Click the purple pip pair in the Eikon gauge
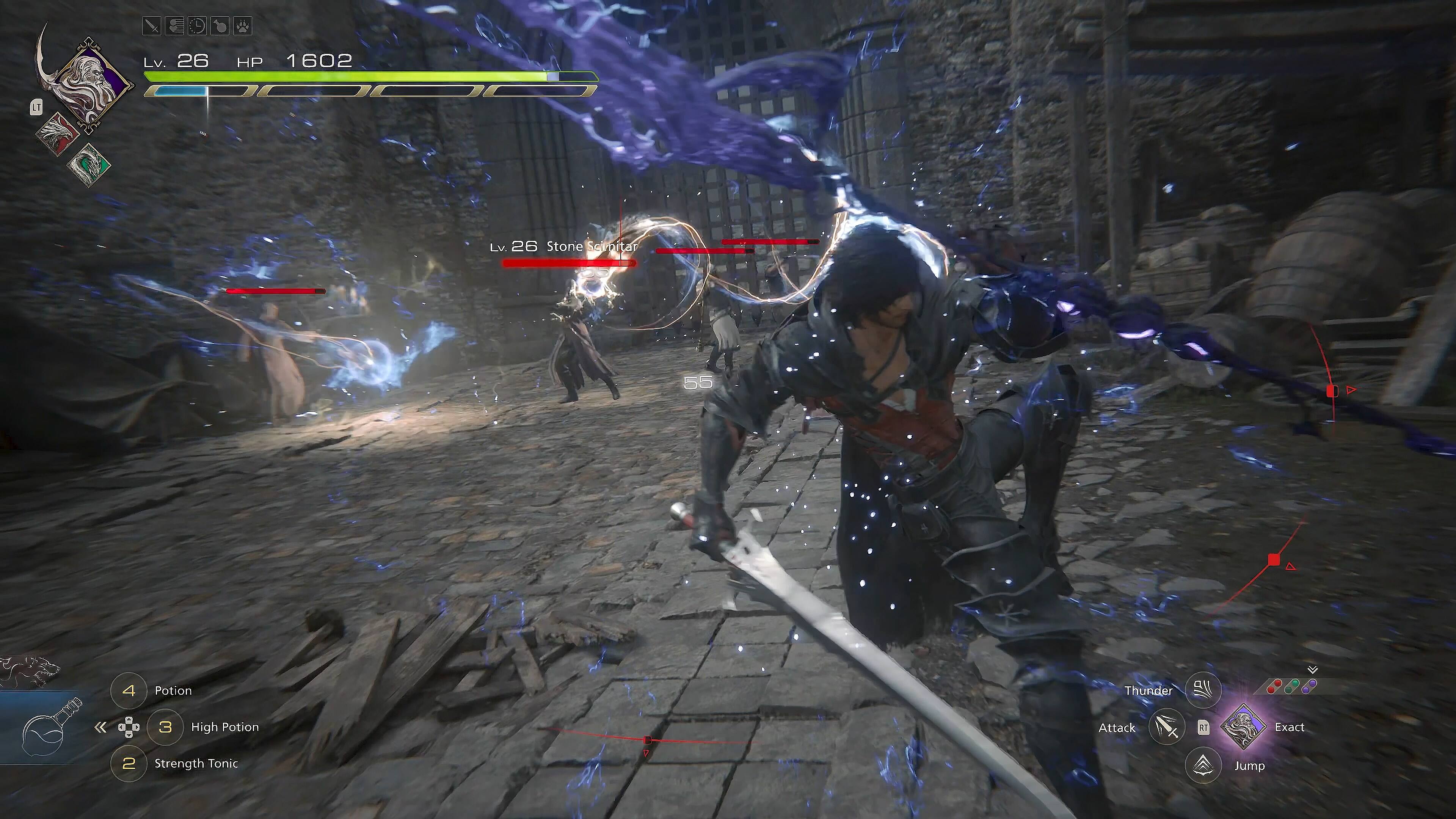Screen dimensions: 1456x819 tap(1309, 687)
